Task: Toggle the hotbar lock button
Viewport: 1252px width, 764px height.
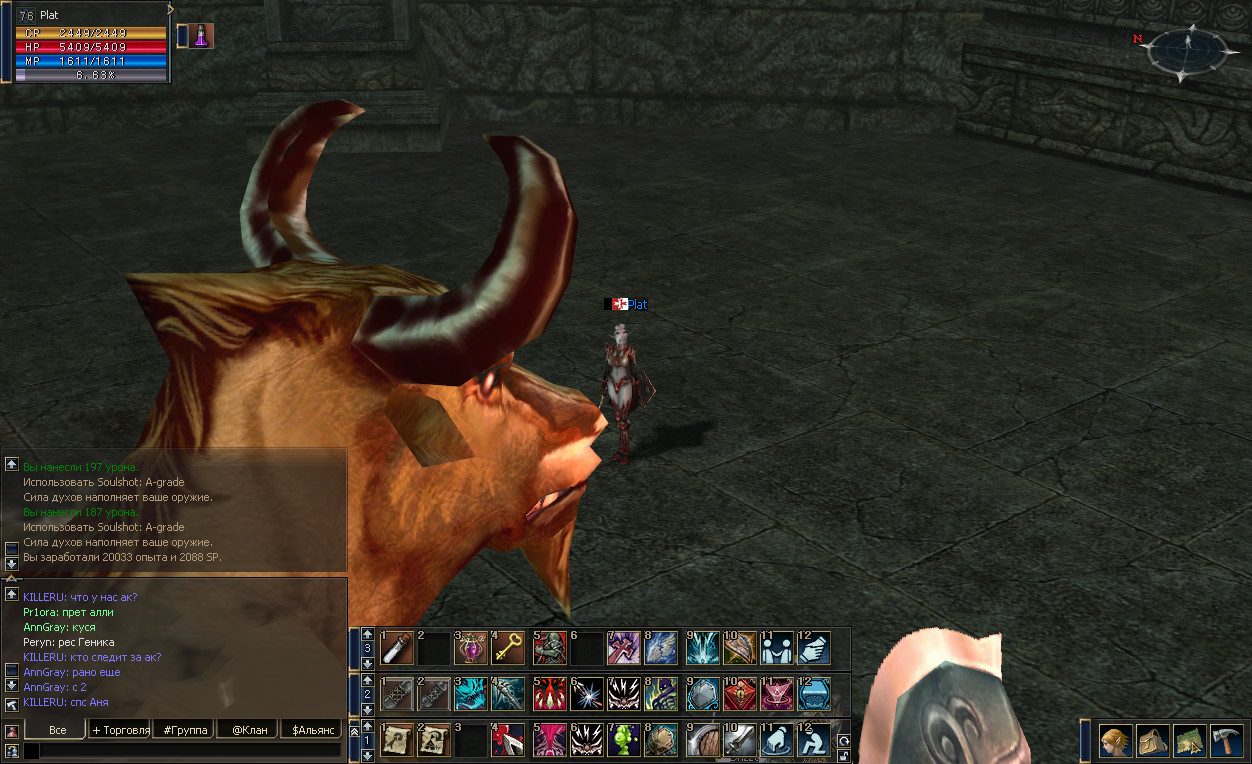Action: tap(844, 756)
